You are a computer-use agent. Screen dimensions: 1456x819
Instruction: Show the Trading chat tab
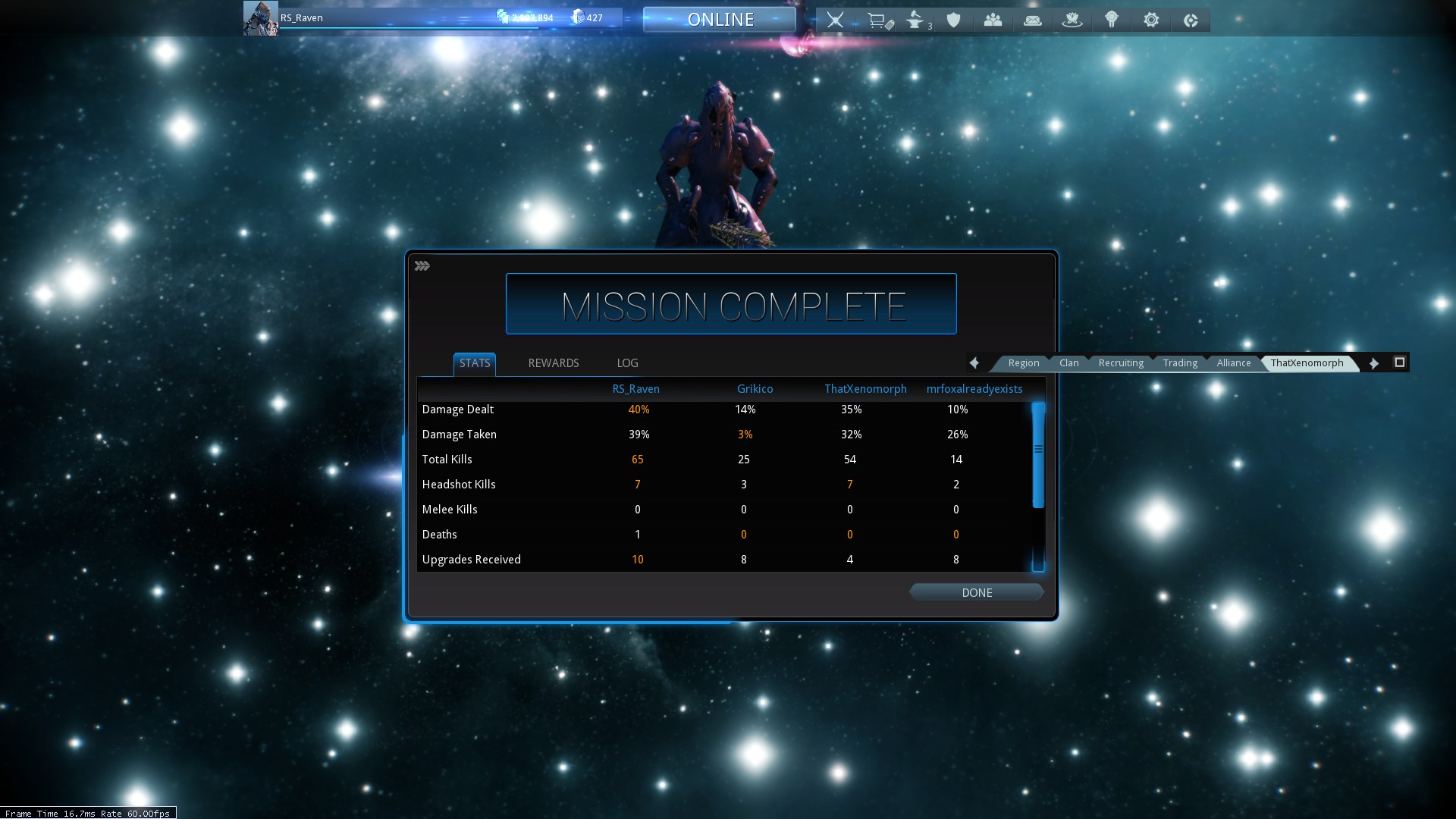1180,363
